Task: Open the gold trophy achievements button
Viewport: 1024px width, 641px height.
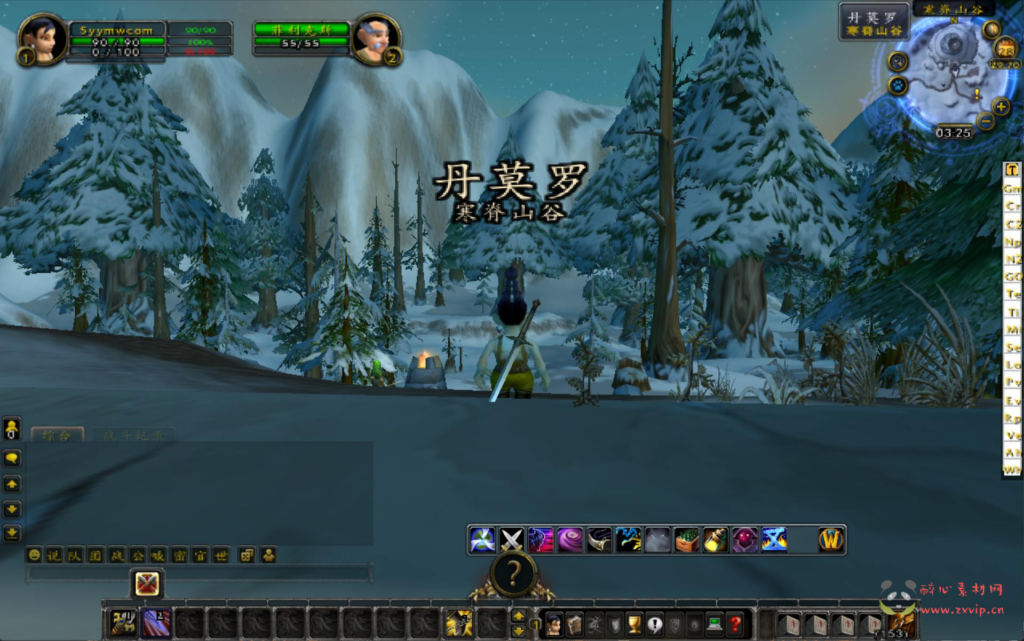Action: tap(633, 624)
